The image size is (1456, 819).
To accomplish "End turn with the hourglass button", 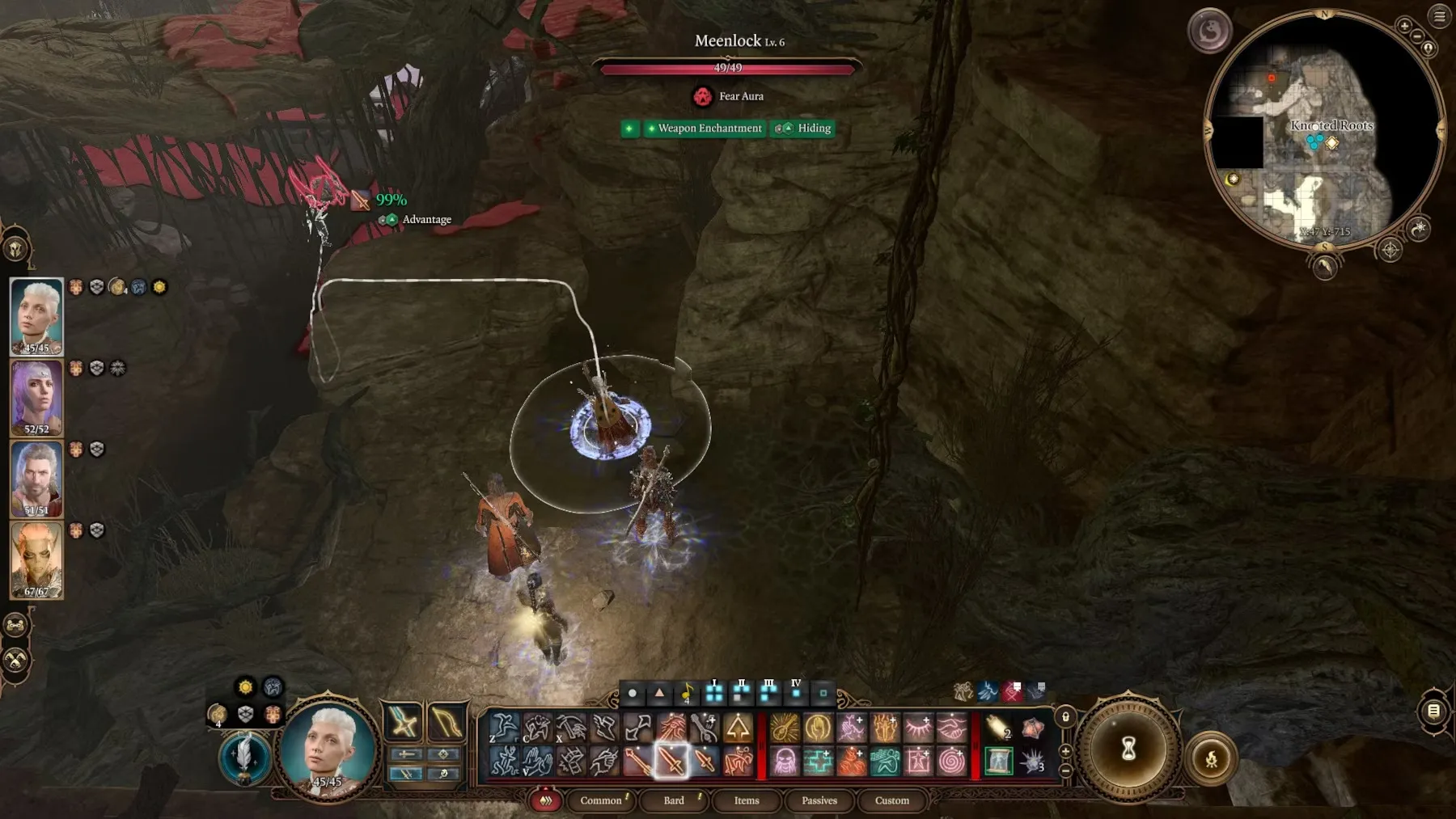I will coord(1128,749).
